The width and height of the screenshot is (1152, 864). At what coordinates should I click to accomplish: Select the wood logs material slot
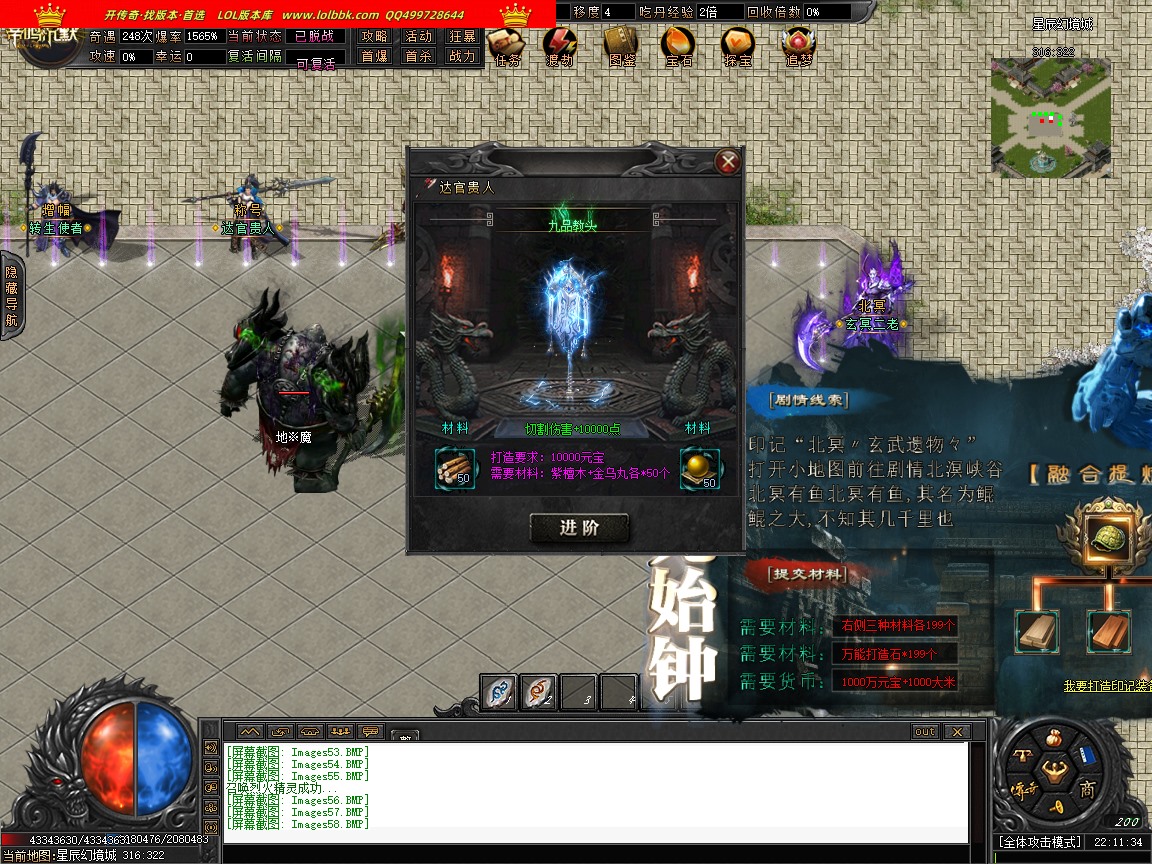pyautogui.click(x=455, y=468)
